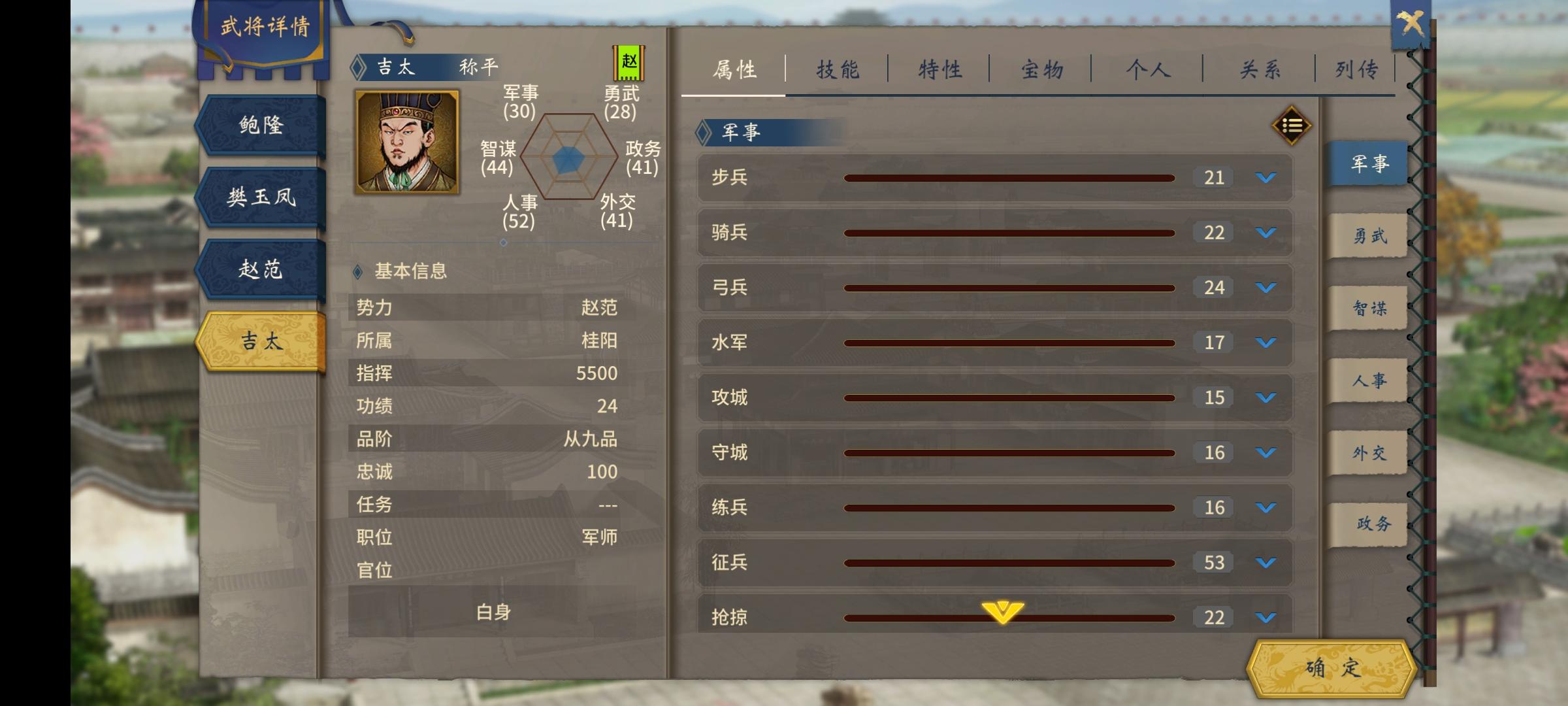Click the 赵 faction banner icon
The height and width of the screenshot is (706, 1568).
(629, 62)
